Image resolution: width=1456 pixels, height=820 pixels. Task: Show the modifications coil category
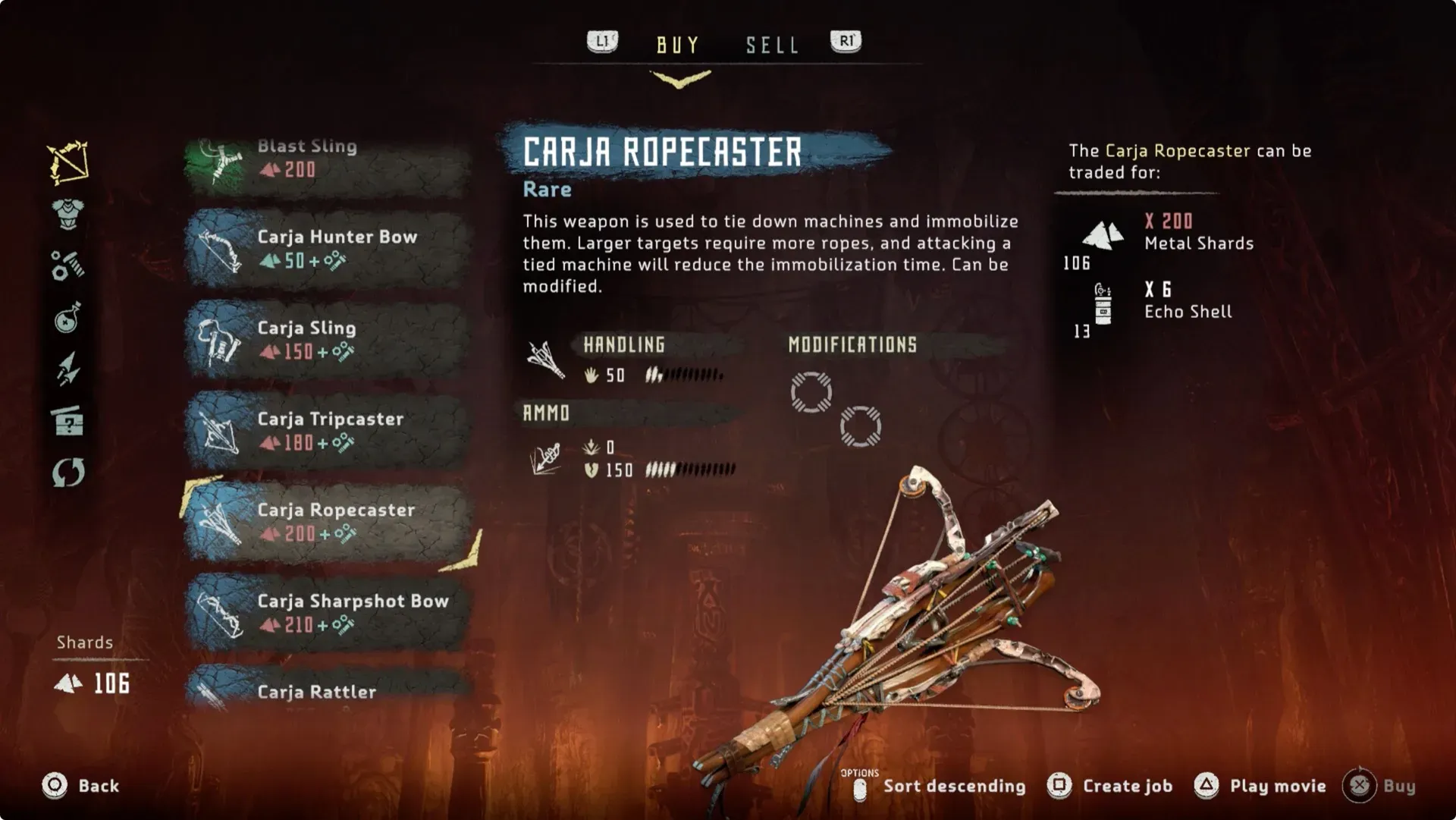(68, 266)
